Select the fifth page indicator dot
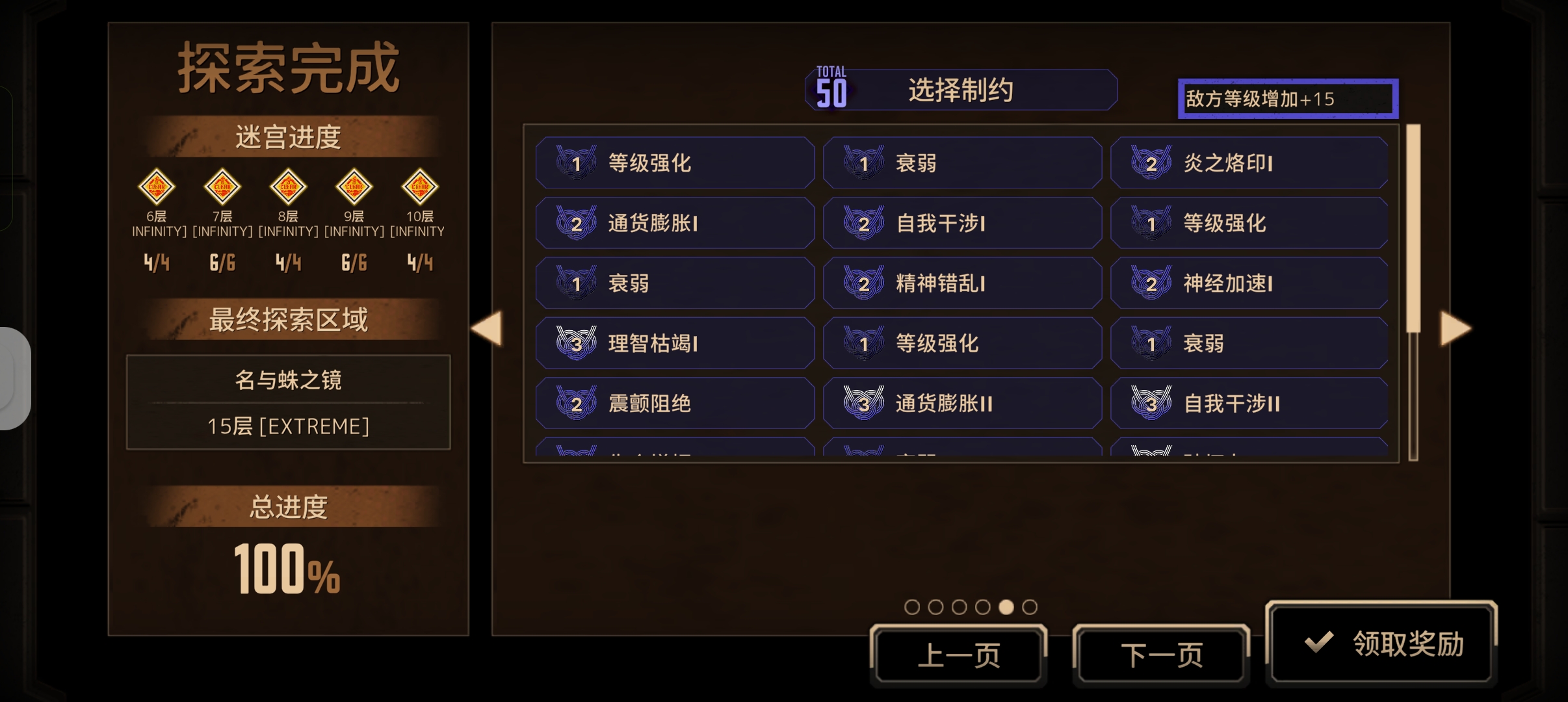 point(1007,606)
